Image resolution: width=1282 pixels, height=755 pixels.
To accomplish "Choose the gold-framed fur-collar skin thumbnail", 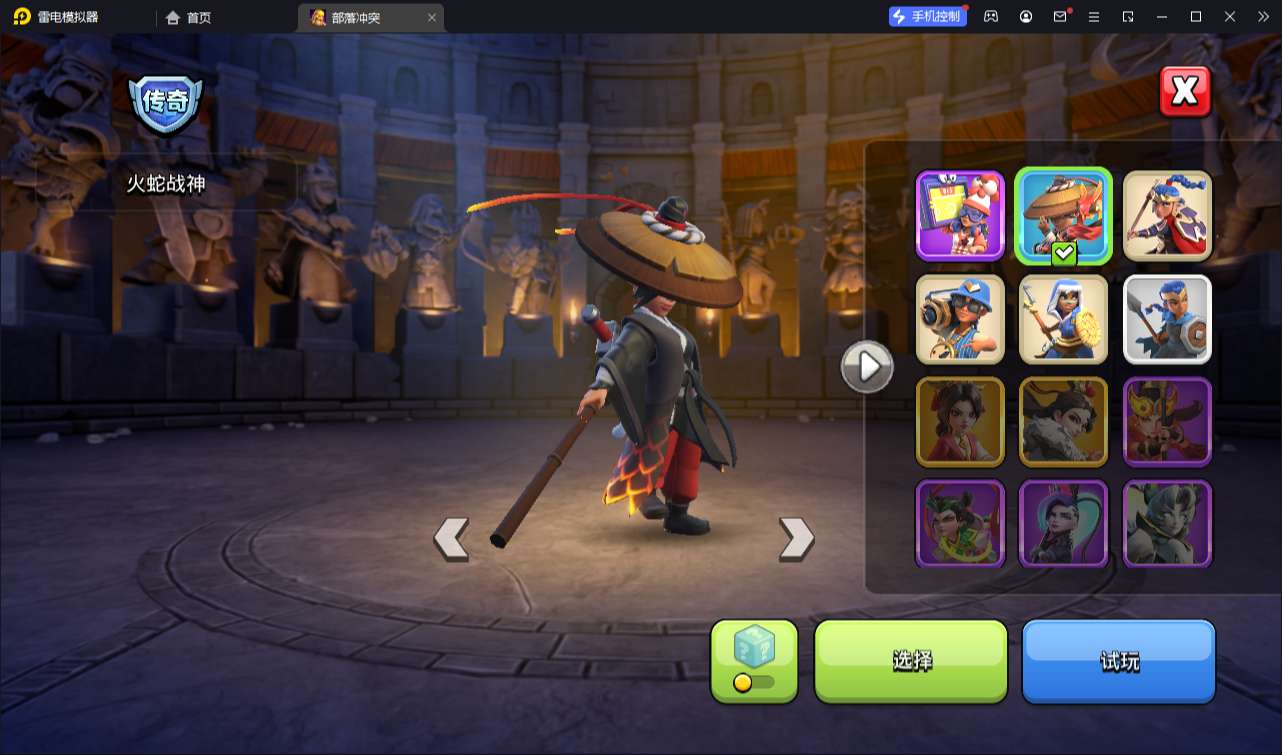I will click(x=1063, y=422).
